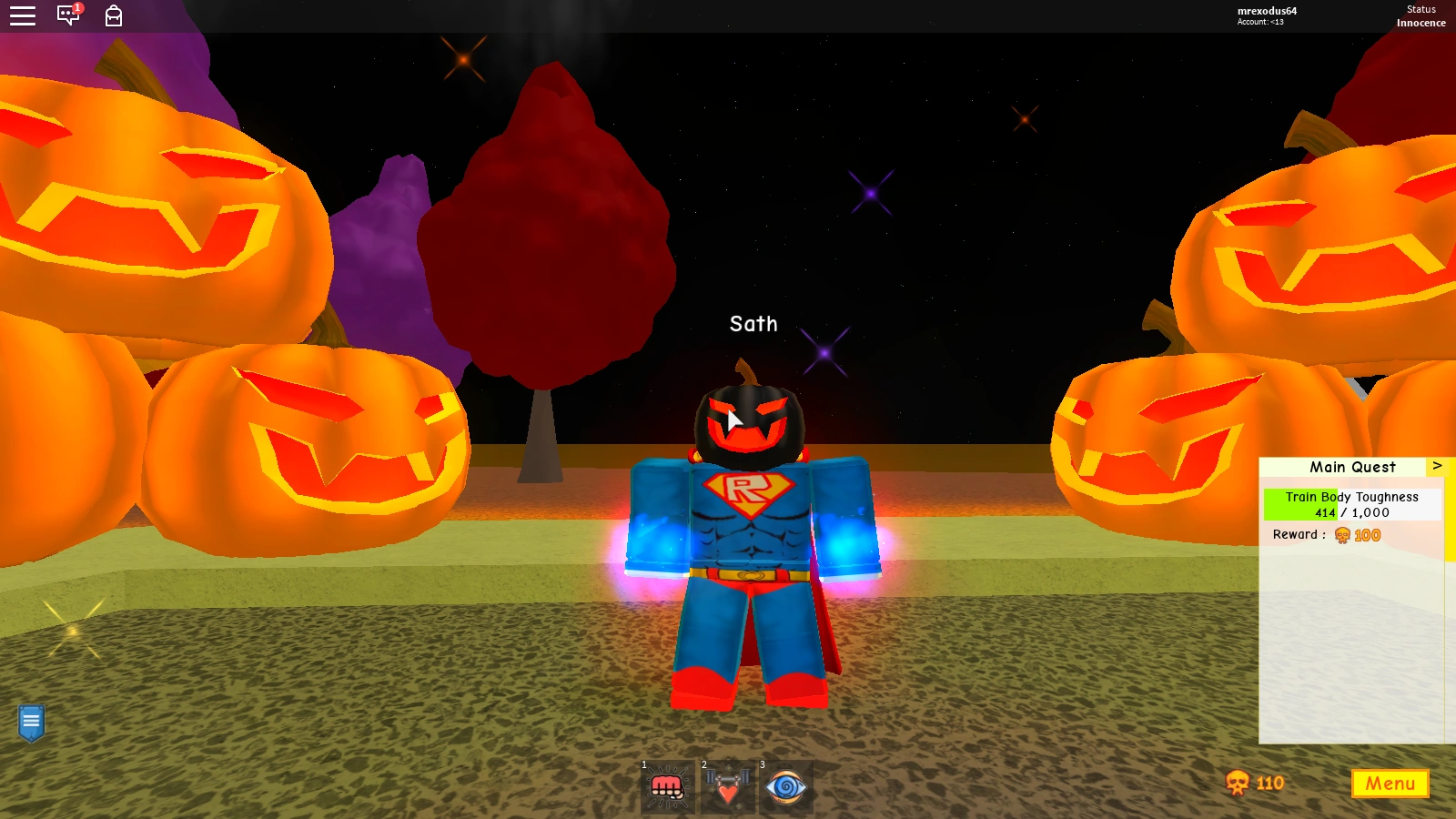The width and height of the screenshot is (1456, 819).
Task: Click the player nametag reading Sath
Action: [753, 324]
